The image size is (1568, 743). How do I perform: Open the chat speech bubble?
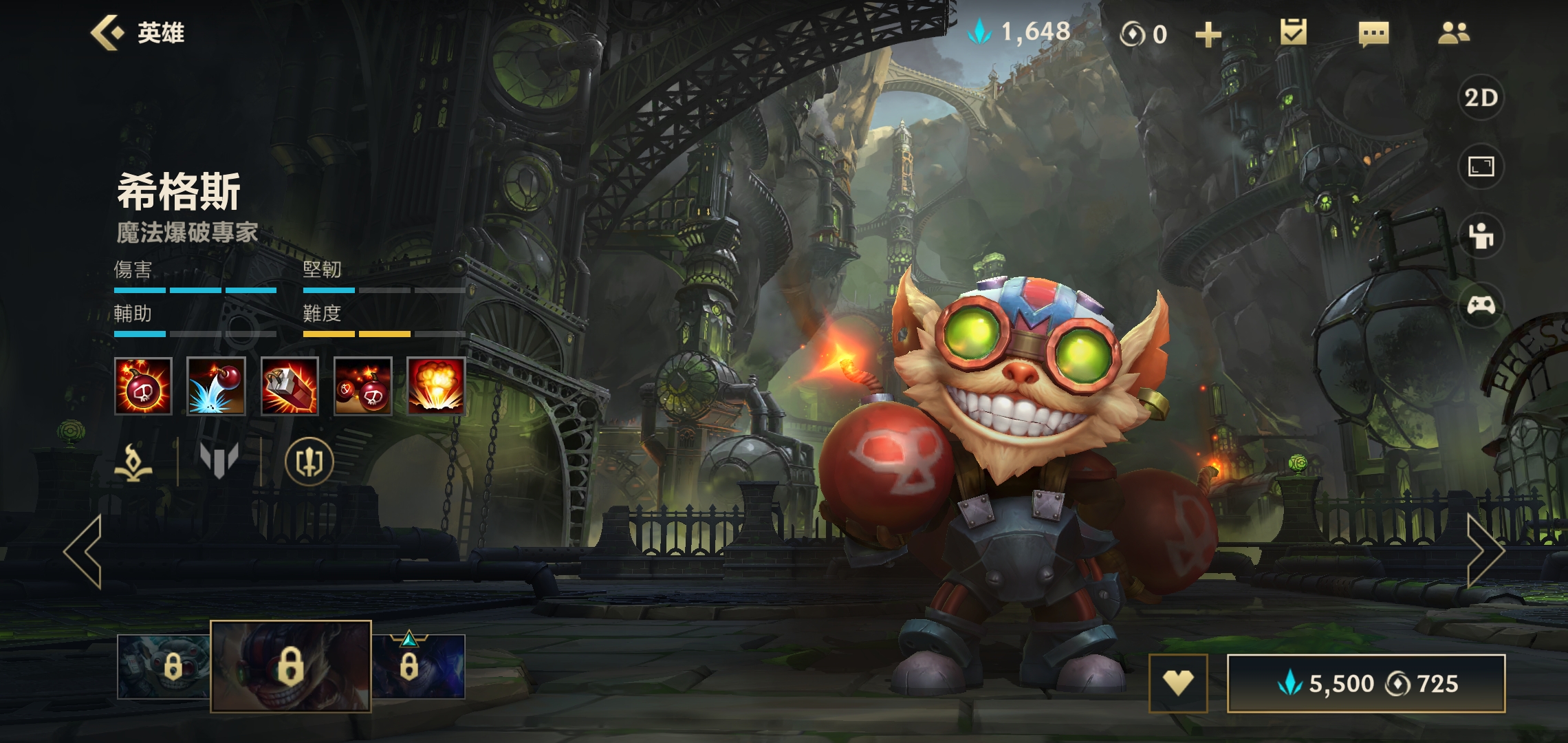[x=1373, y=33]
